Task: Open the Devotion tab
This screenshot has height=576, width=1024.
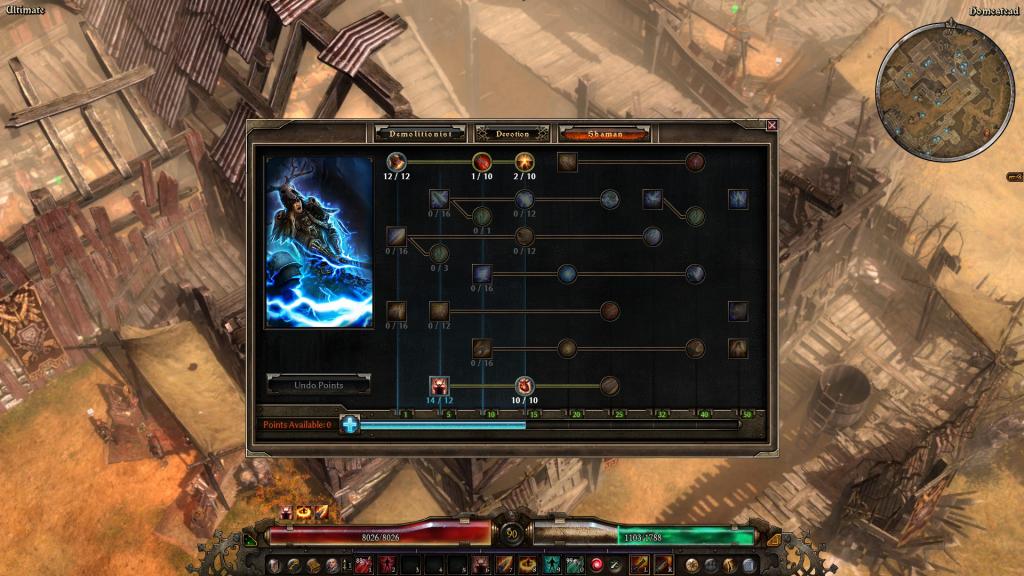Action: (x=511, y=133)
